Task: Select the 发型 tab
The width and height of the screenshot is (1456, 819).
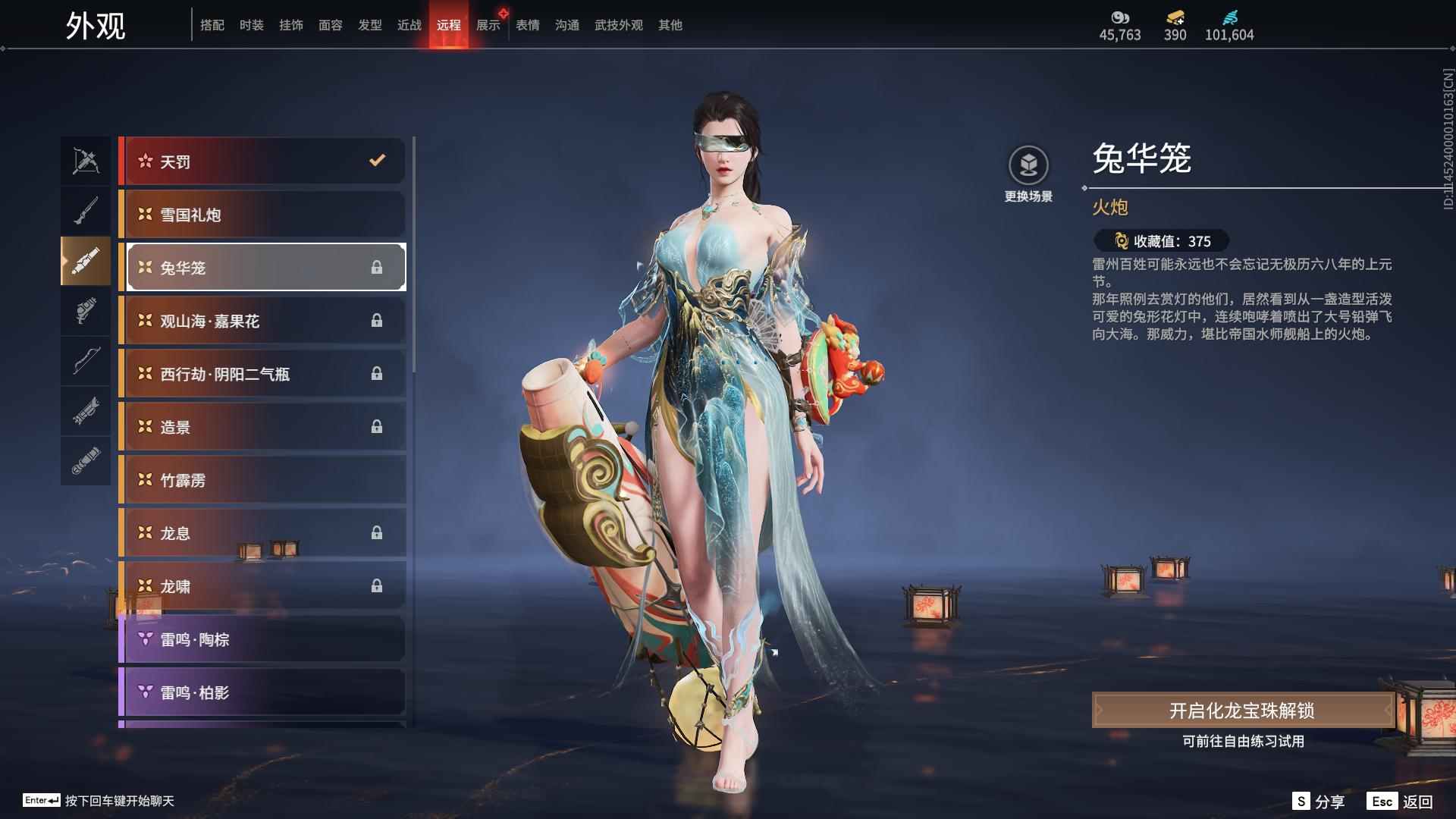Action: coord(369,25)
